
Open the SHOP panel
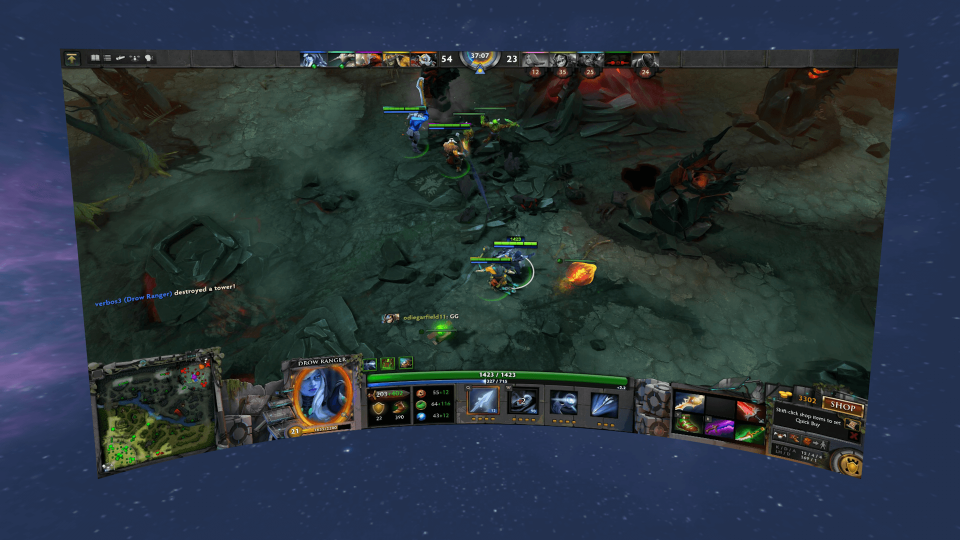[x=842, y=405]
